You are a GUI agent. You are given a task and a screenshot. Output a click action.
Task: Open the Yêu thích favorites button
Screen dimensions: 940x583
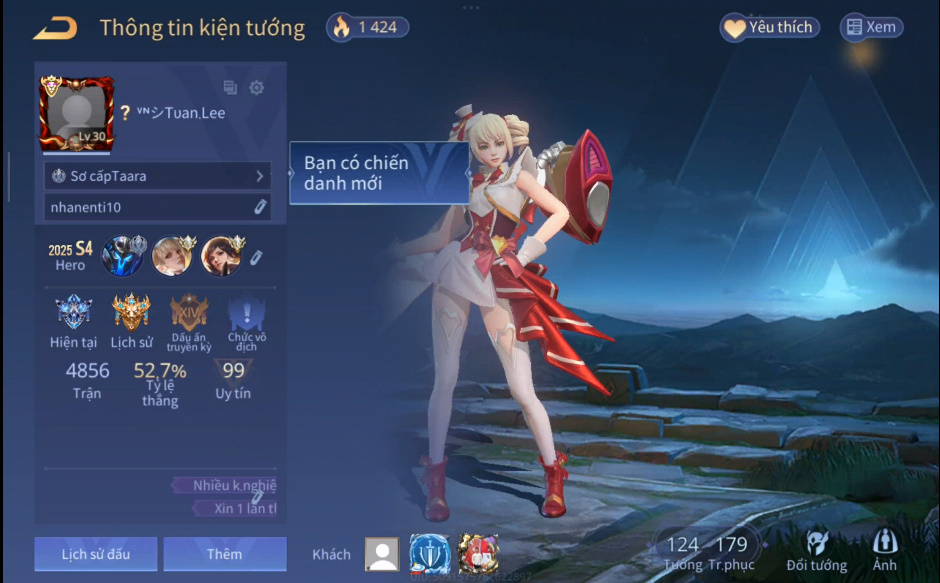770,28
